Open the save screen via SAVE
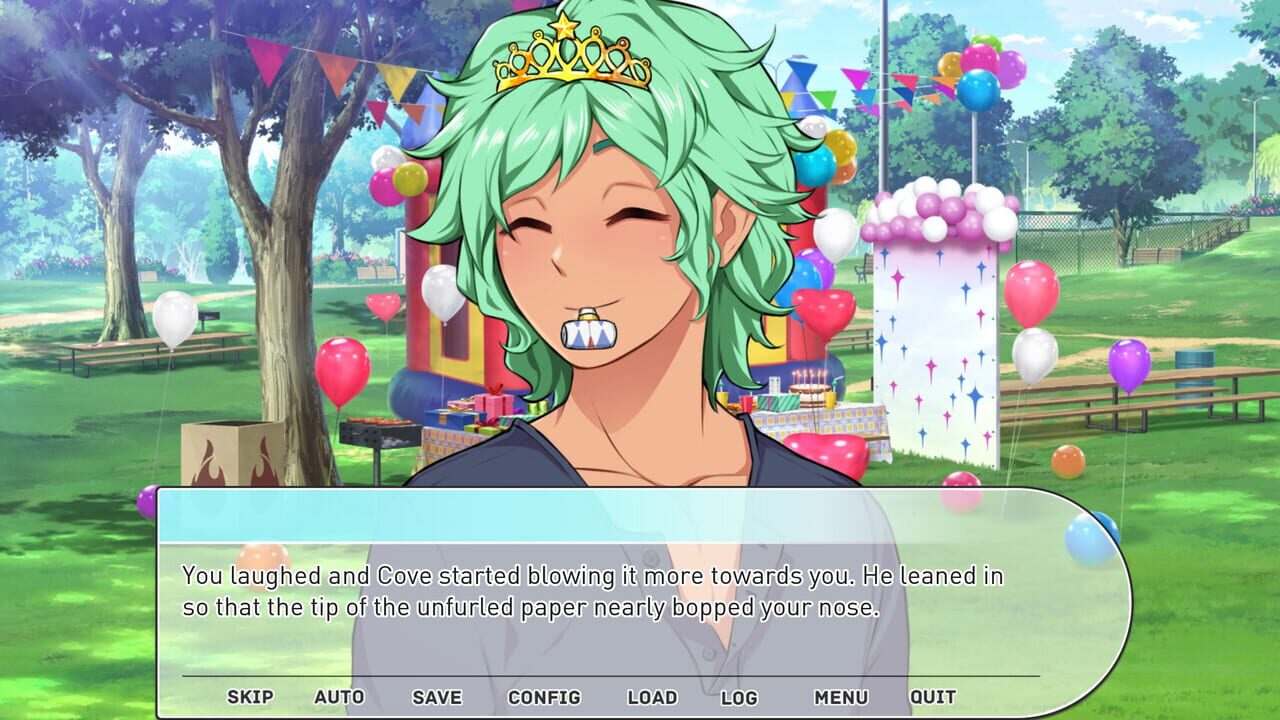 436,697
